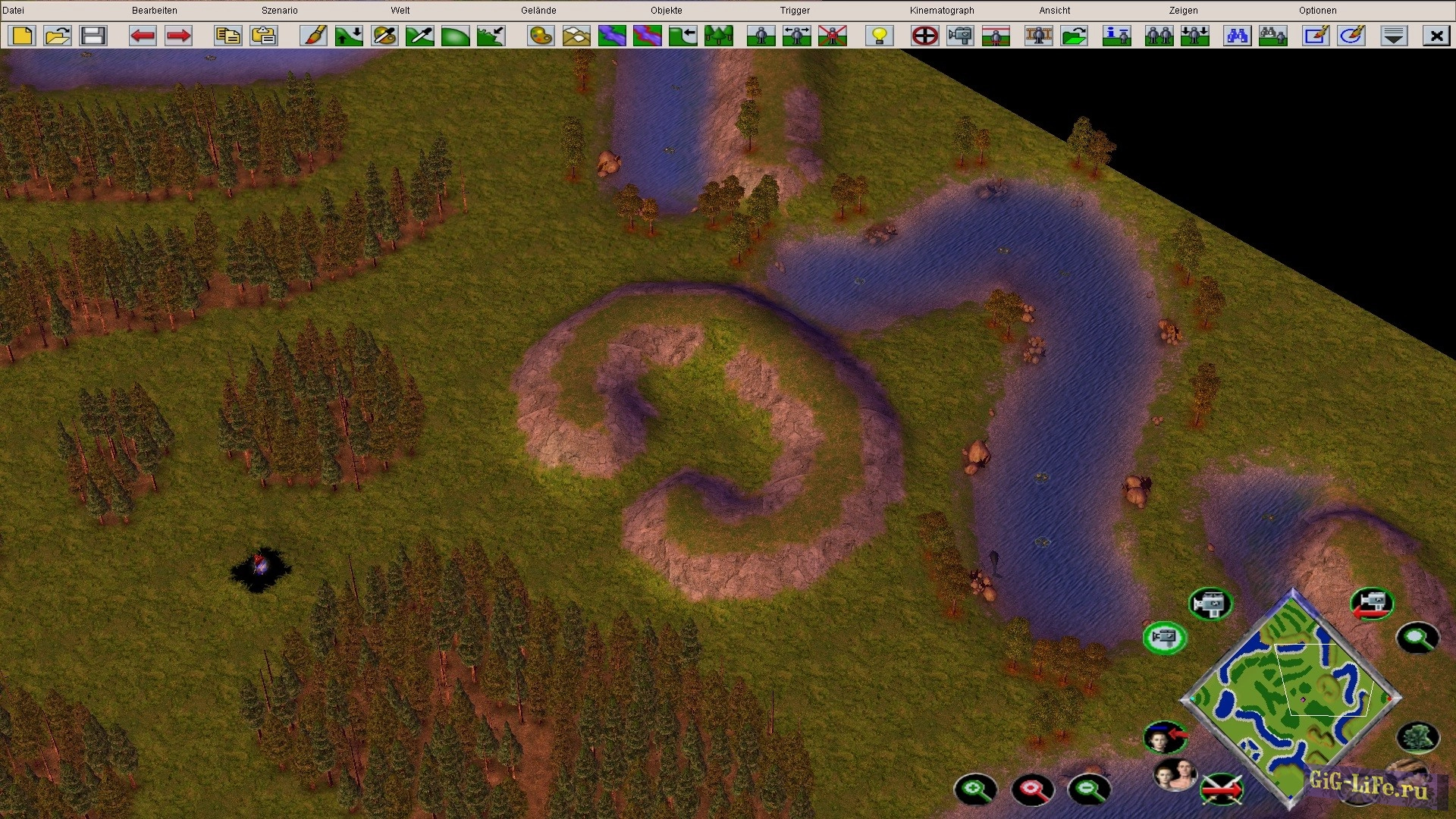
Task: Zoom in with the green plus magnifier
Action: tap(975, 789)
